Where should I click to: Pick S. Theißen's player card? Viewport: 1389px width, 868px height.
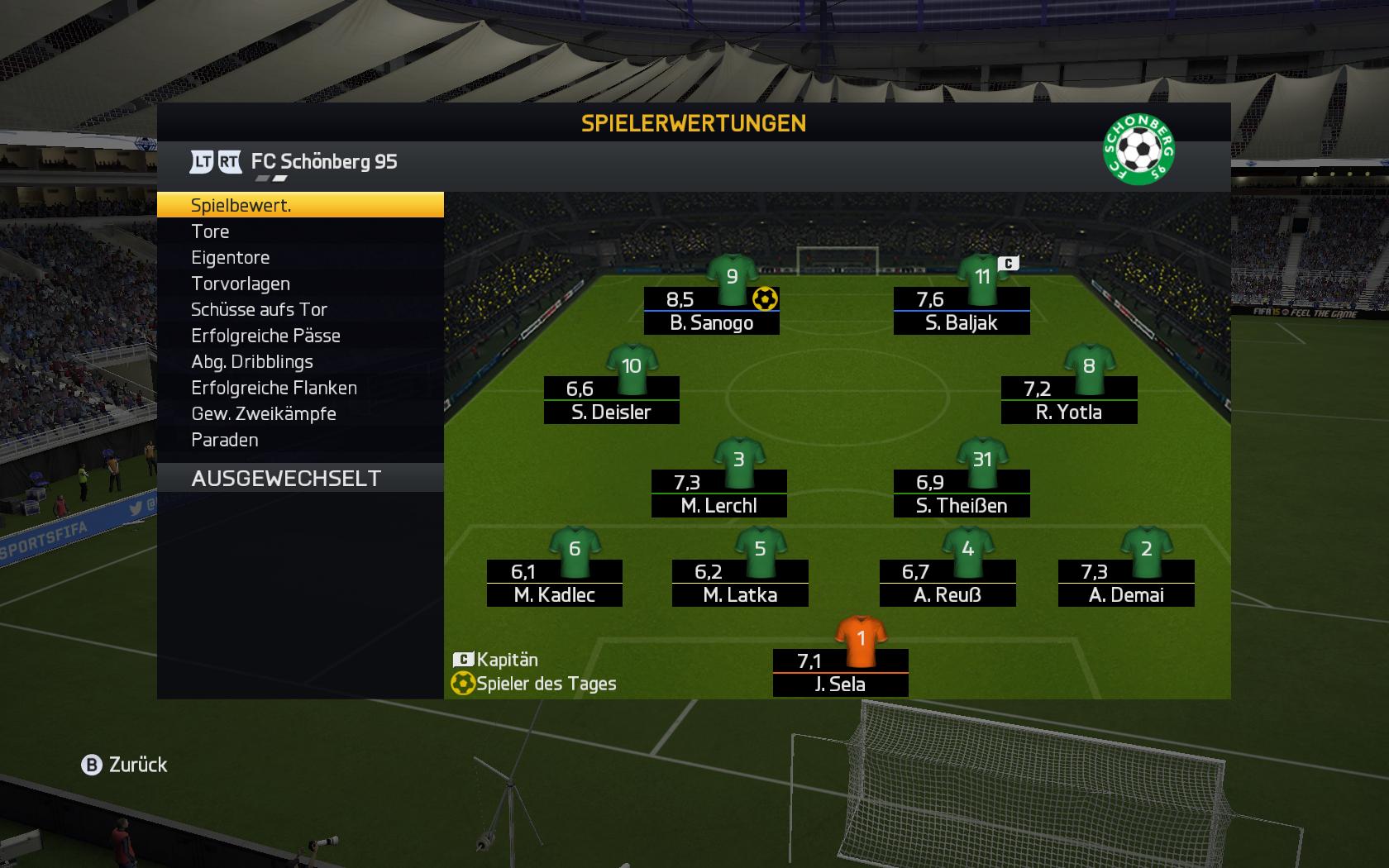(962, 494)
